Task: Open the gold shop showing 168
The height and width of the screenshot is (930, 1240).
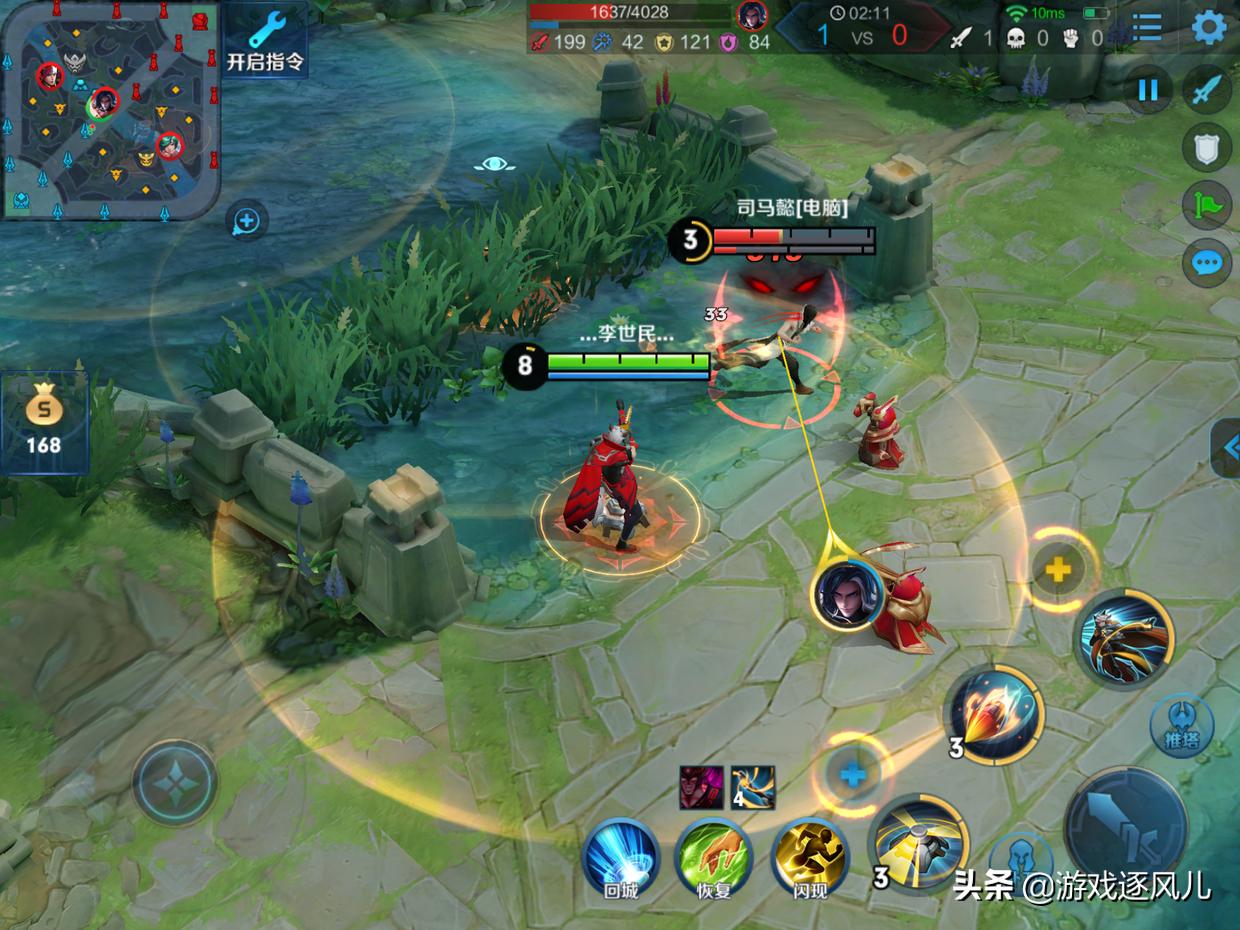Action: tap(44, 422)
